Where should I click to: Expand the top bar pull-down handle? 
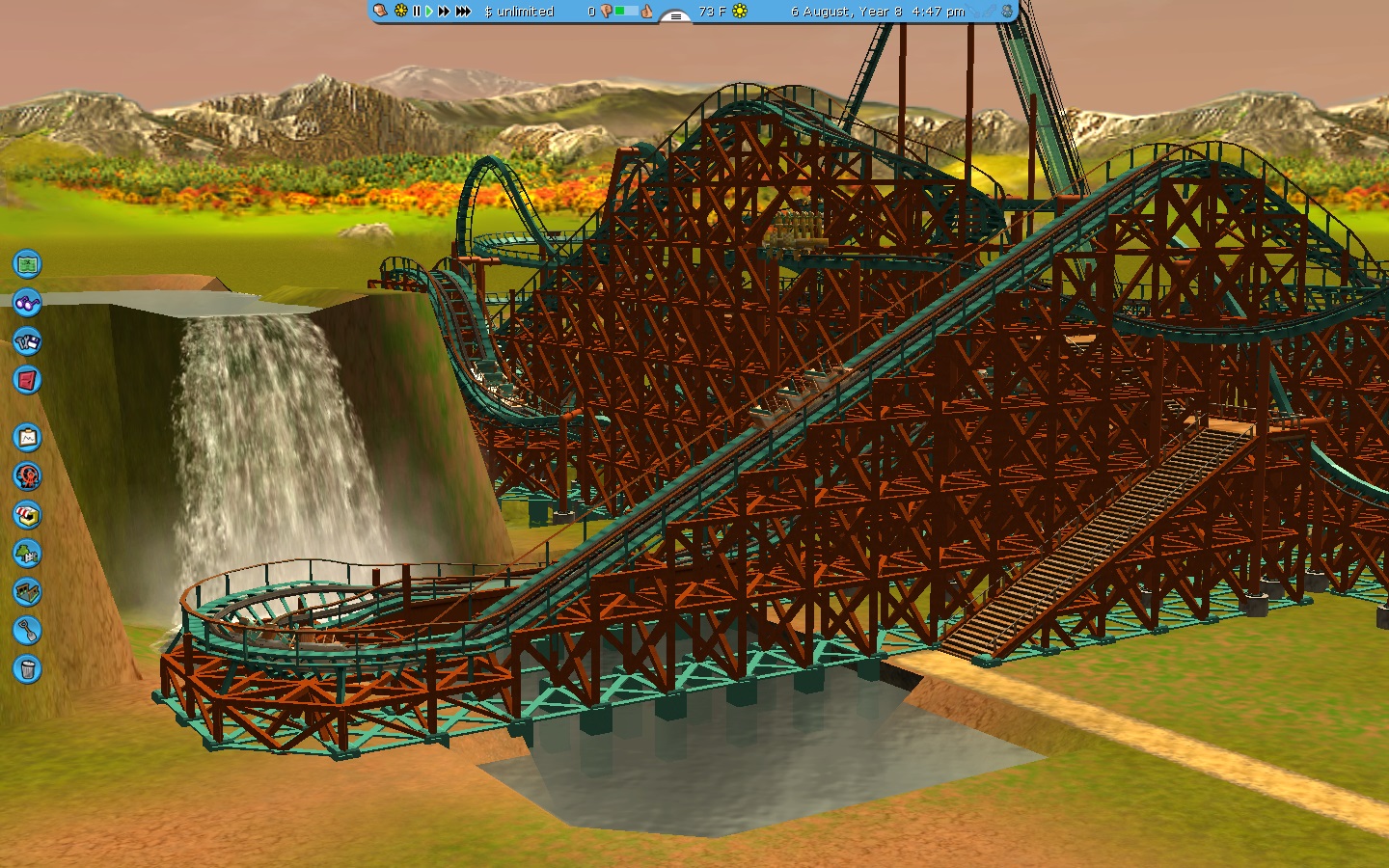(x=675, y=16)
